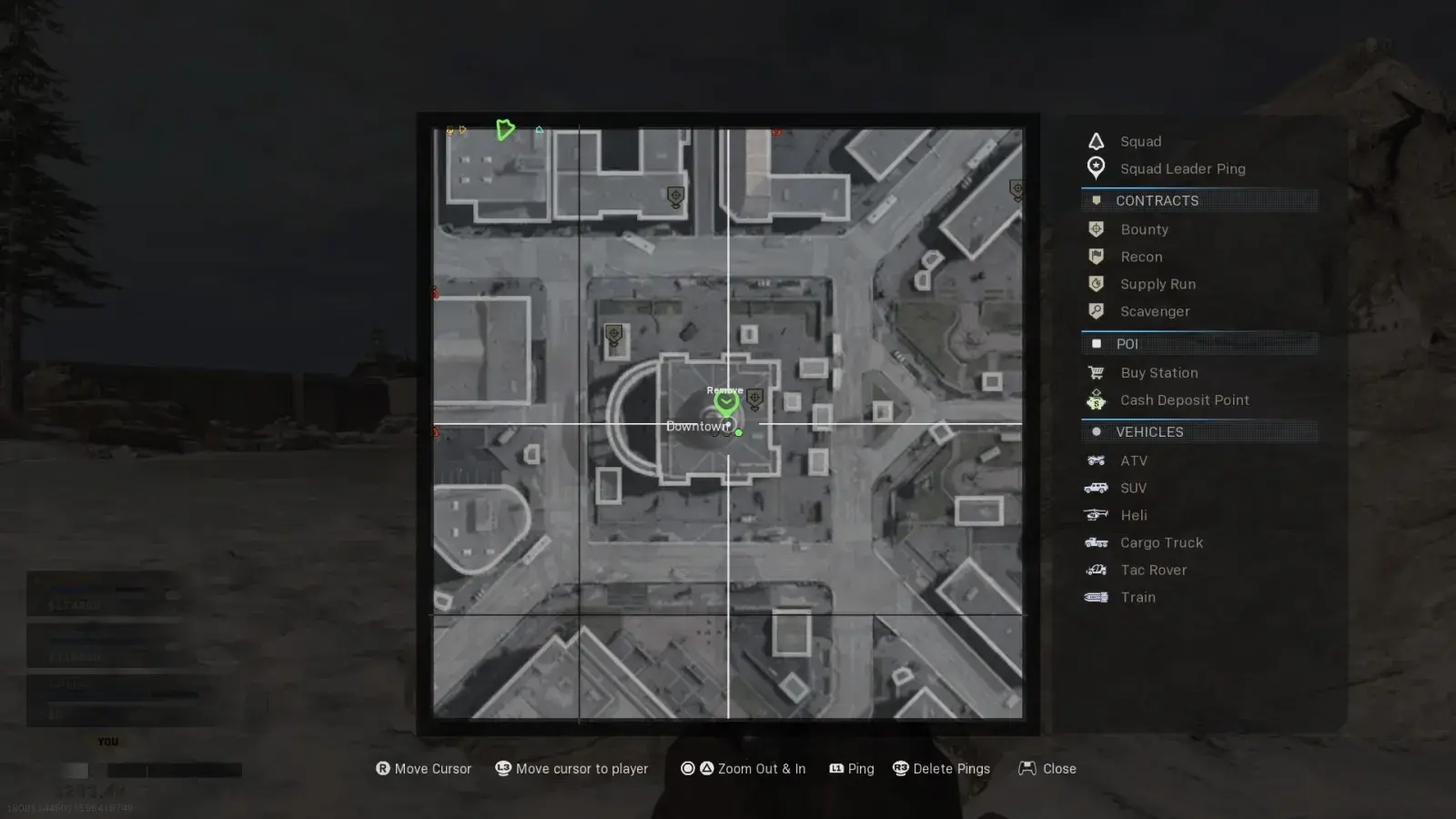Select the Buy Station shopping cart icon
1456x819 pixels.
pos(1096,372)
